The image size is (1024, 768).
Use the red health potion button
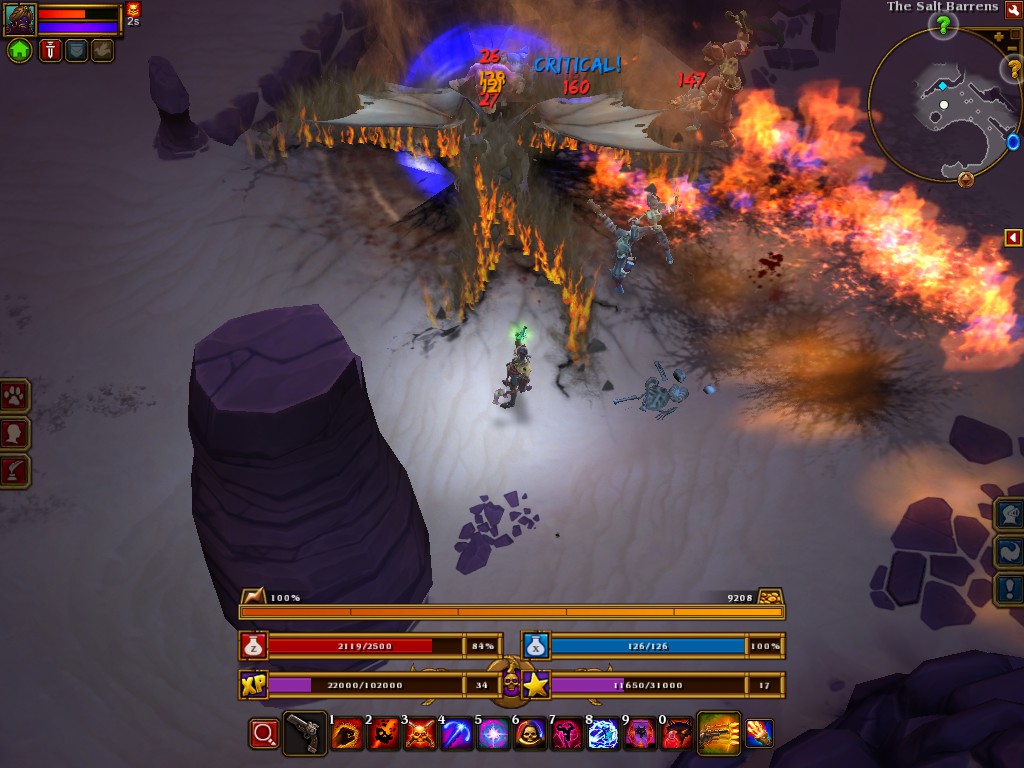253,646
